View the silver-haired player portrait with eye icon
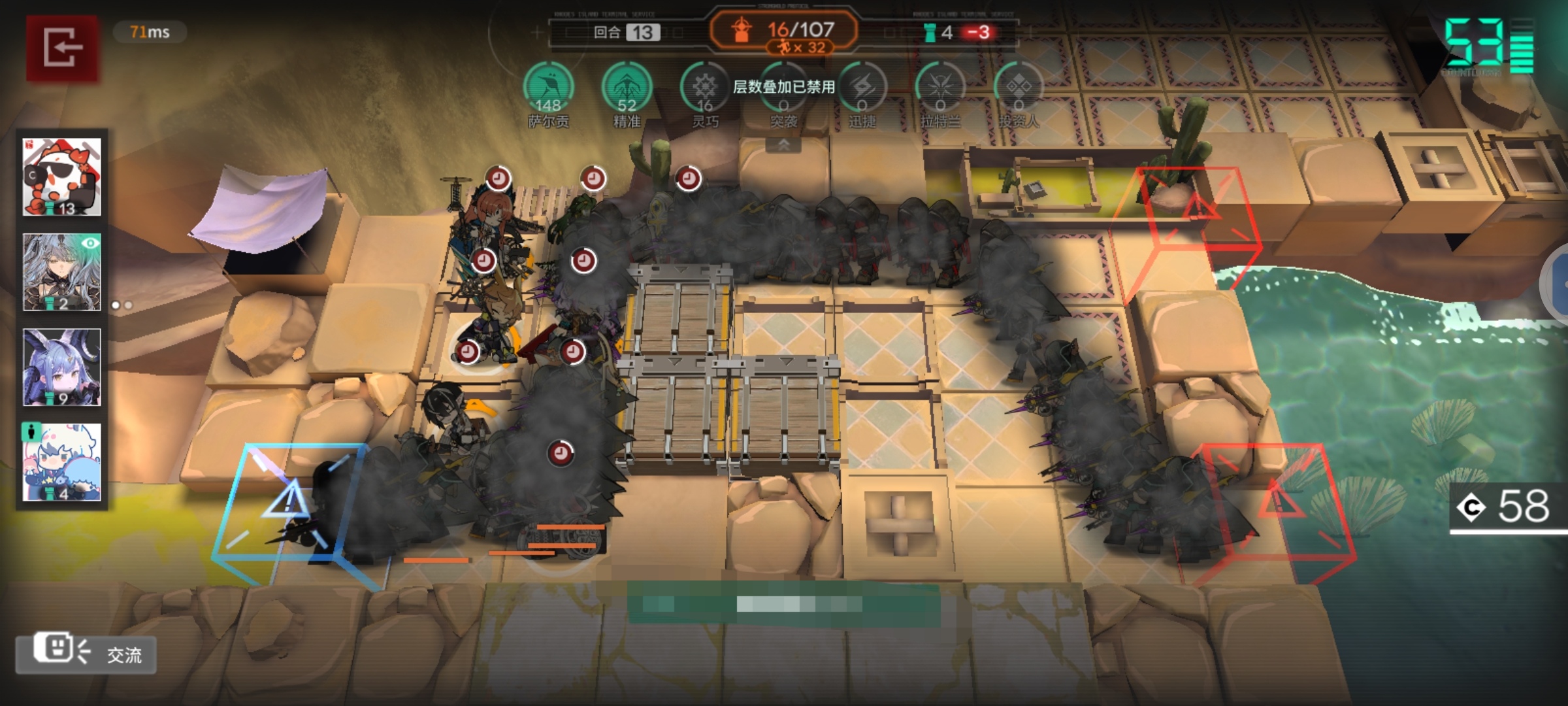 (x=62, y=272)
